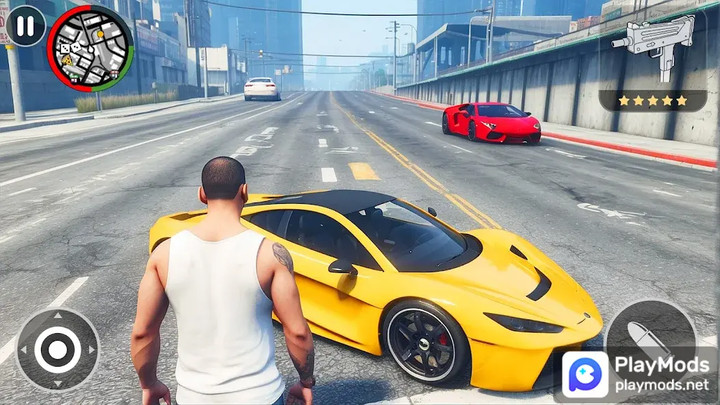Tap the virtual joystick control

click(x=57, y=349)
